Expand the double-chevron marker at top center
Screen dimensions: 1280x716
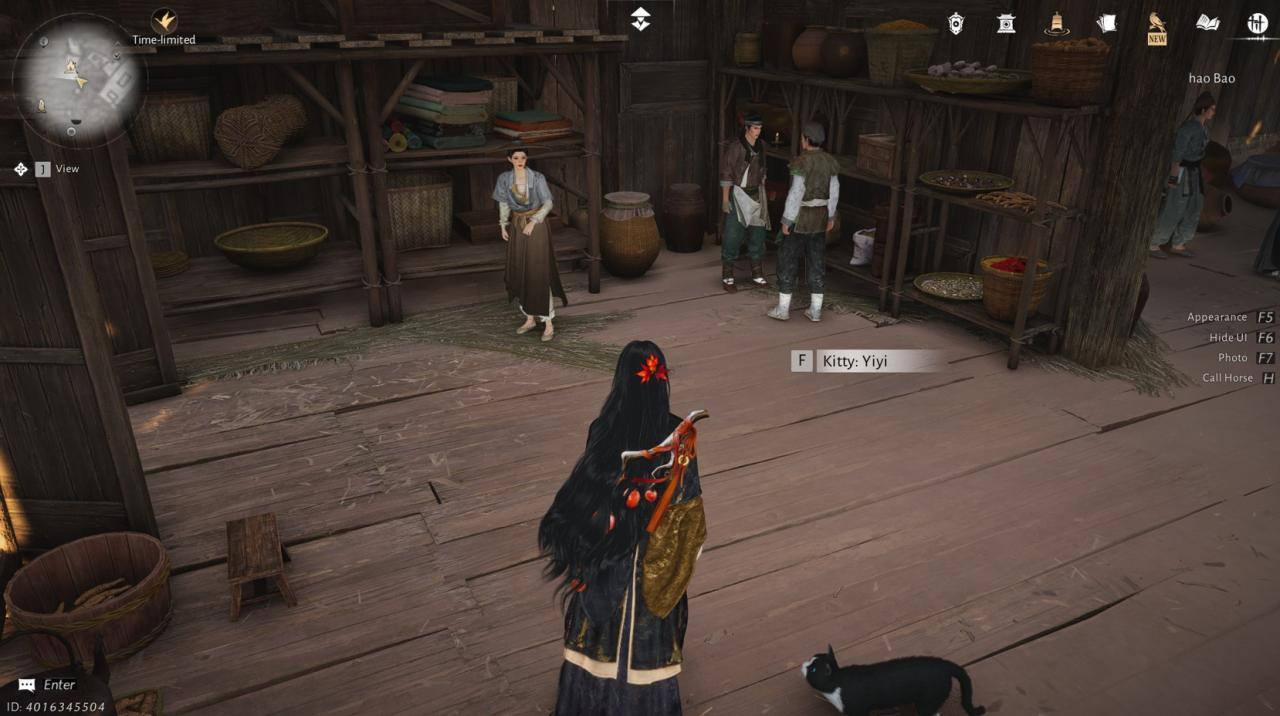pos(640,19)
